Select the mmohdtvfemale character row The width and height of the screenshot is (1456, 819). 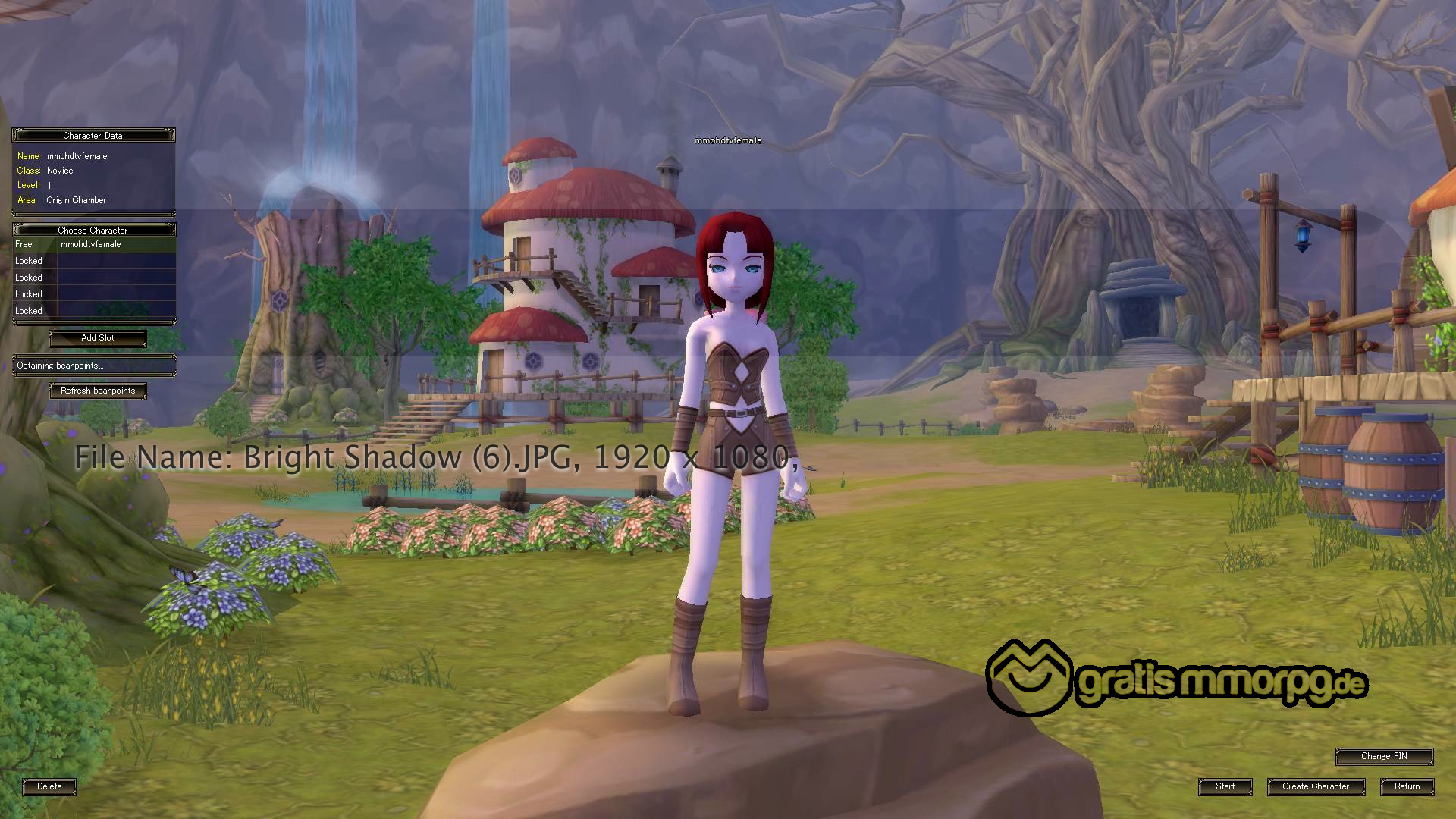click(94, 244)
